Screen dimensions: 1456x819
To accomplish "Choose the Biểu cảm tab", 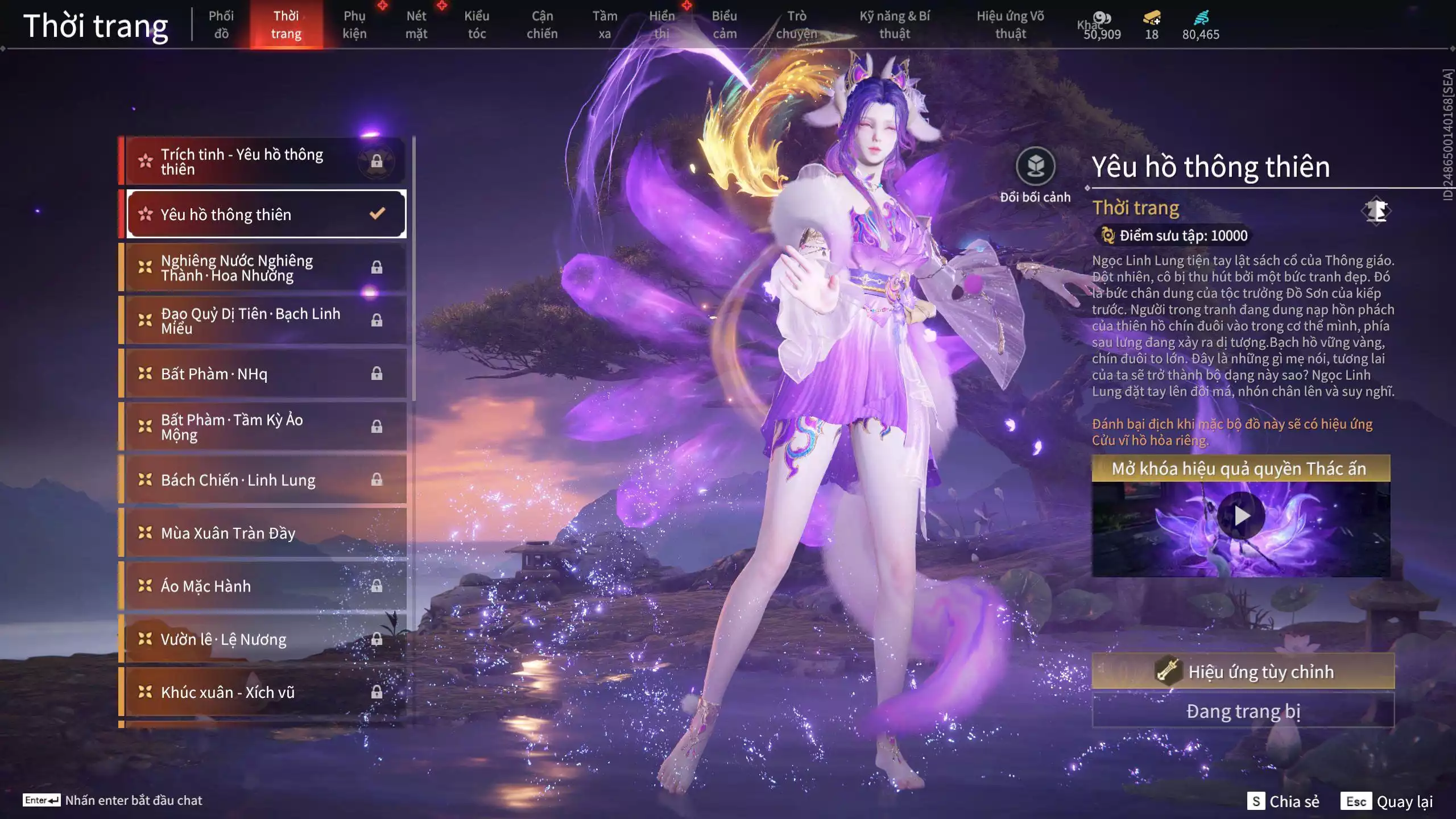I will tap(725, 25).
